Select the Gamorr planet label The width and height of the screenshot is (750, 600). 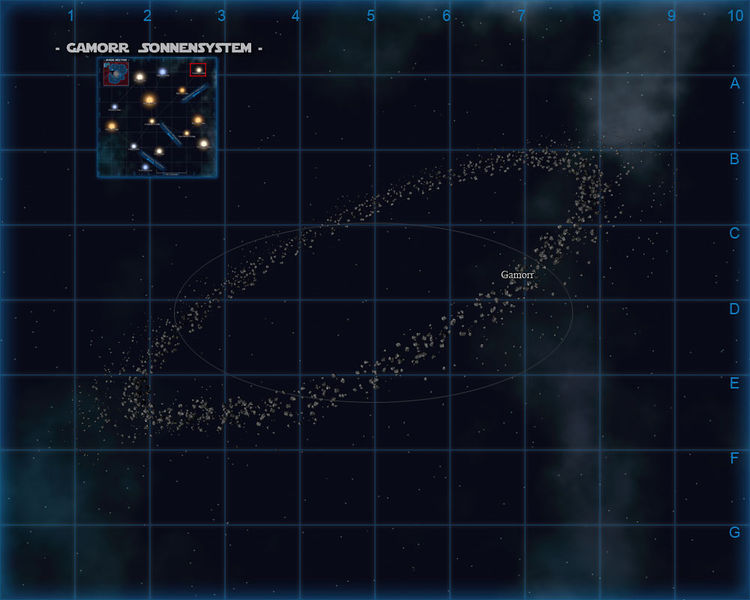click(x=517, y=274)
